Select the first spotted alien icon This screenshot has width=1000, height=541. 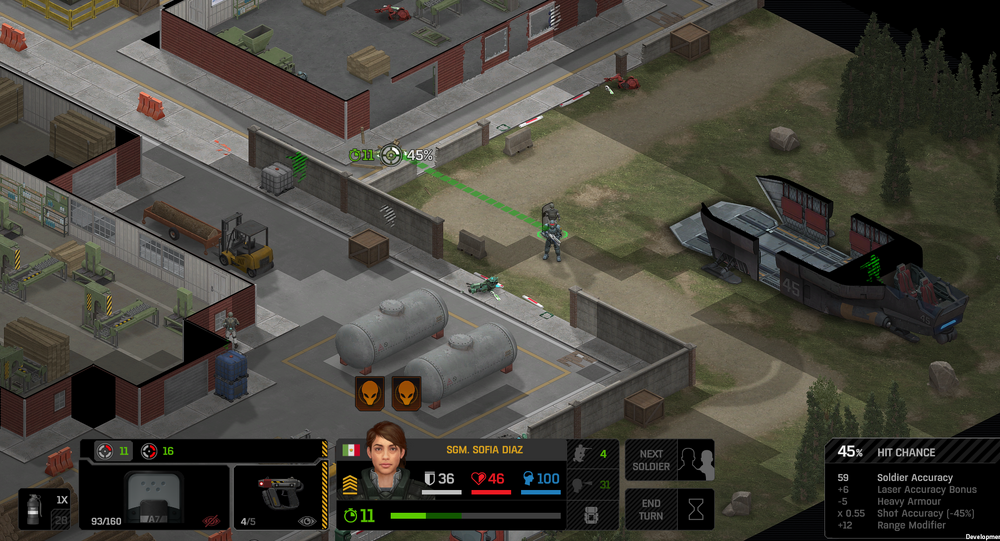tap(370, 393)
